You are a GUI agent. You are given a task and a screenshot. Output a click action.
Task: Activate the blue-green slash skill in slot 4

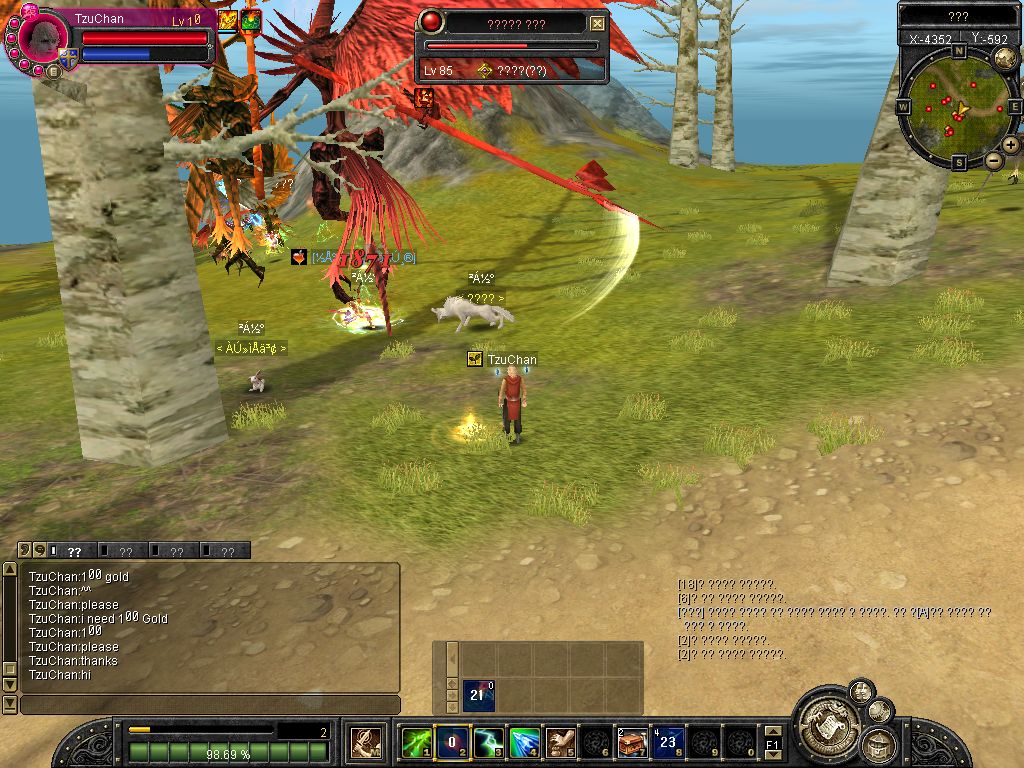tap(524, 742)
